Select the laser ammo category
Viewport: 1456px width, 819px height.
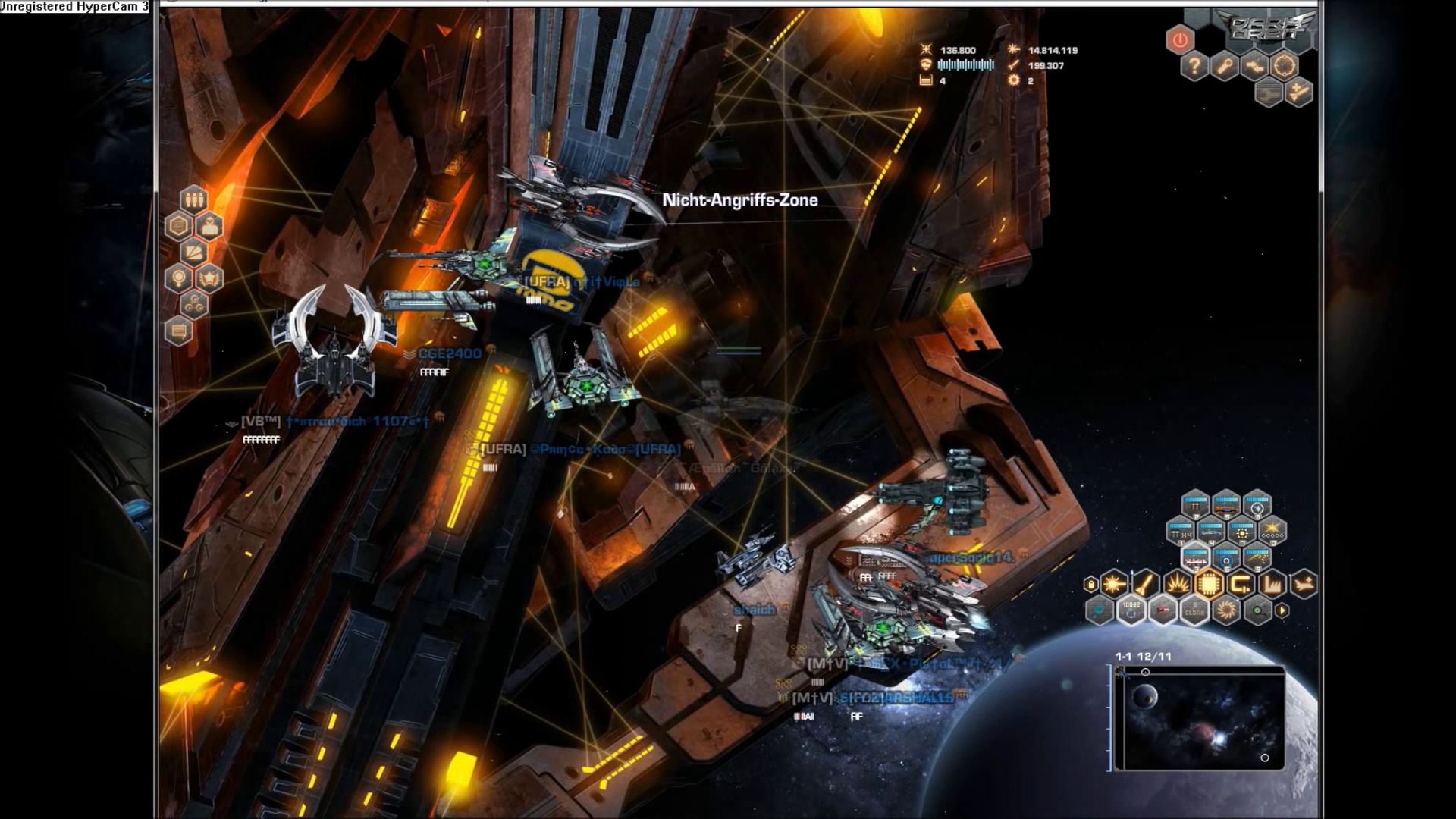pos(1114,584)
